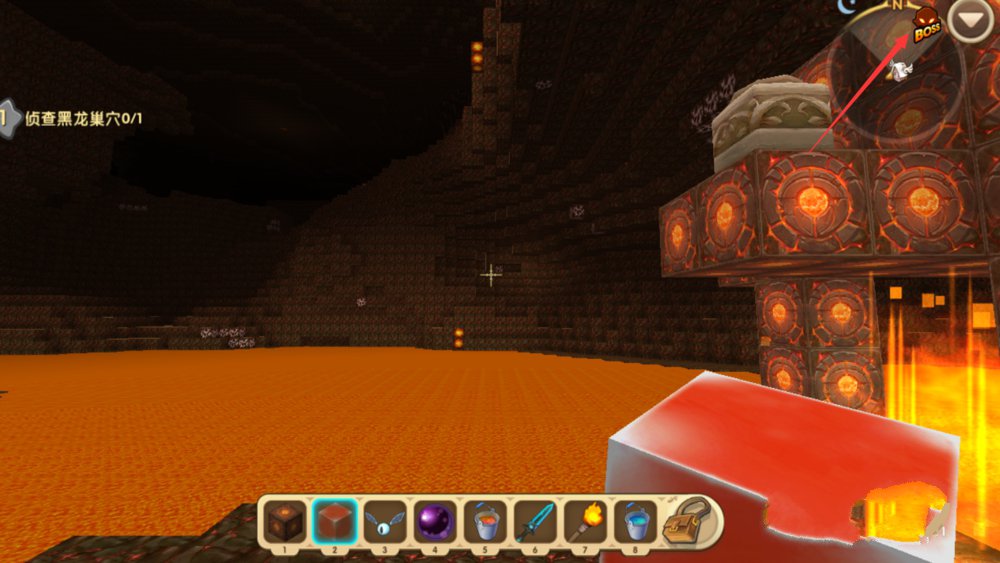Choose the water bucket in slot 8
The width and height of the screenshot is (1000, 563).
tap(635, 521)
